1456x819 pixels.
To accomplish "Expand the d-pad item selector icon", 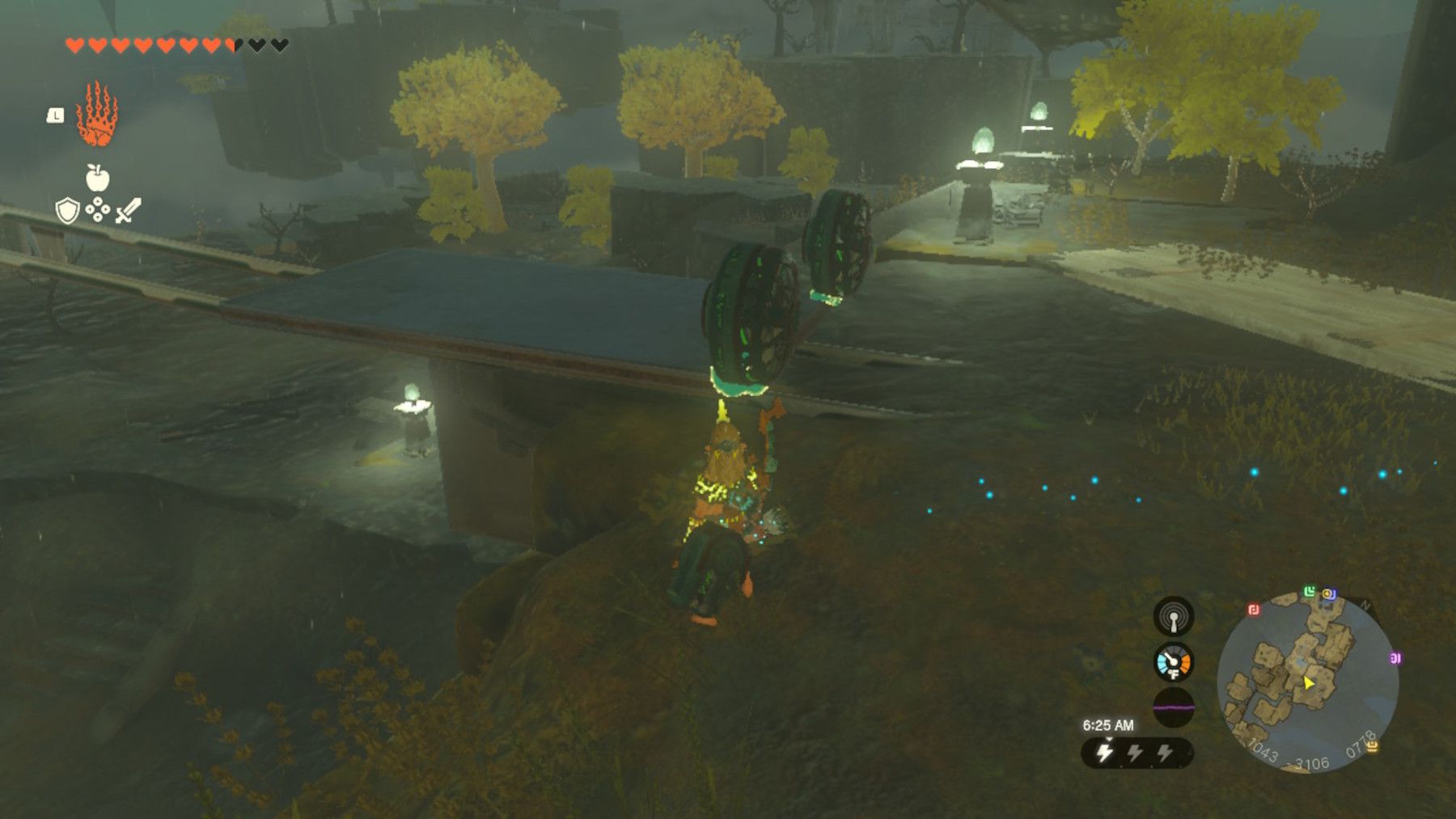I will click(x=98, y=210).
